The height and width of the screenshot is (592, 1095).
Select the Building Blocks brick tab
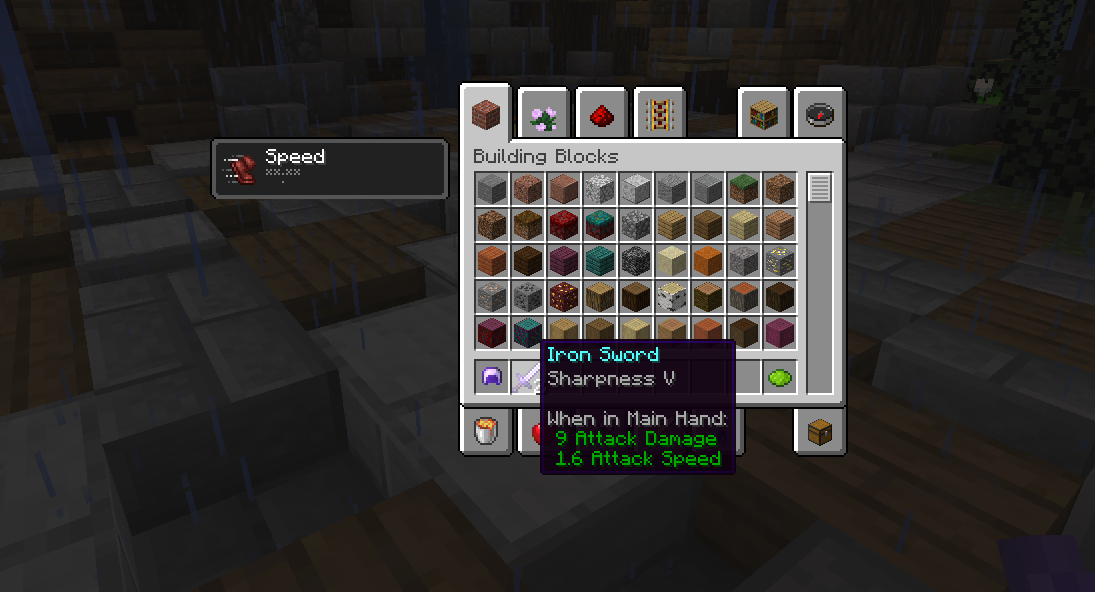click(x=487, y=114)
